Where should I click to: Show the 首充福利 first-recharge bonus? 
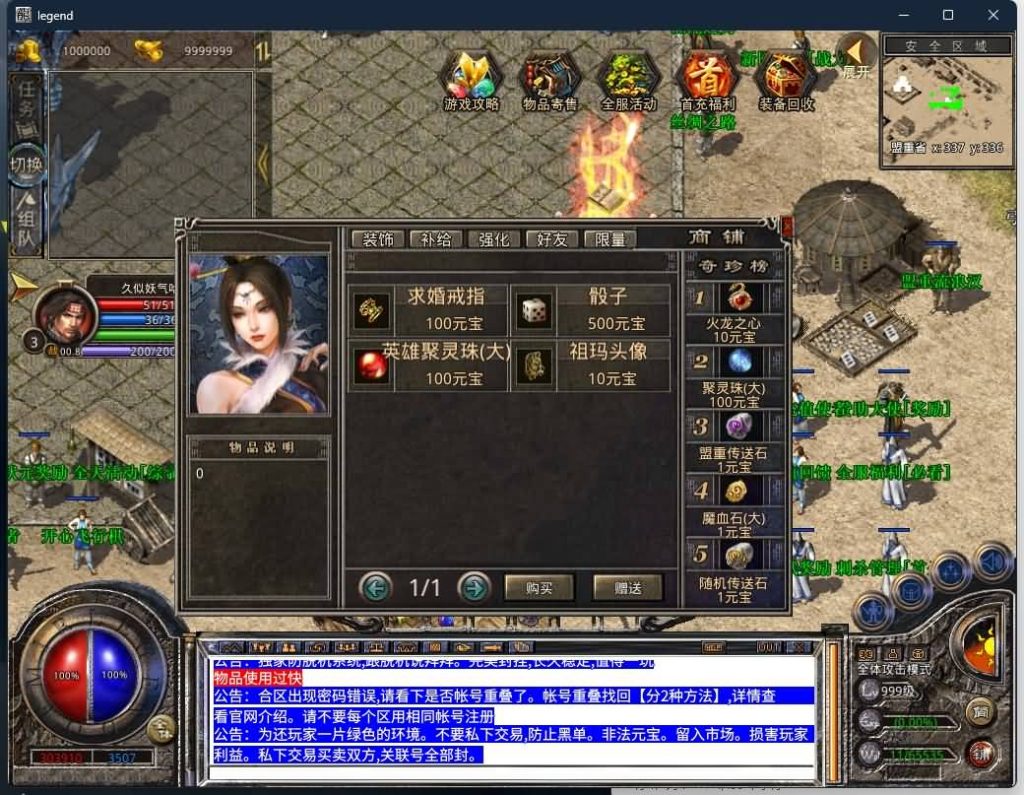point(707,80)
